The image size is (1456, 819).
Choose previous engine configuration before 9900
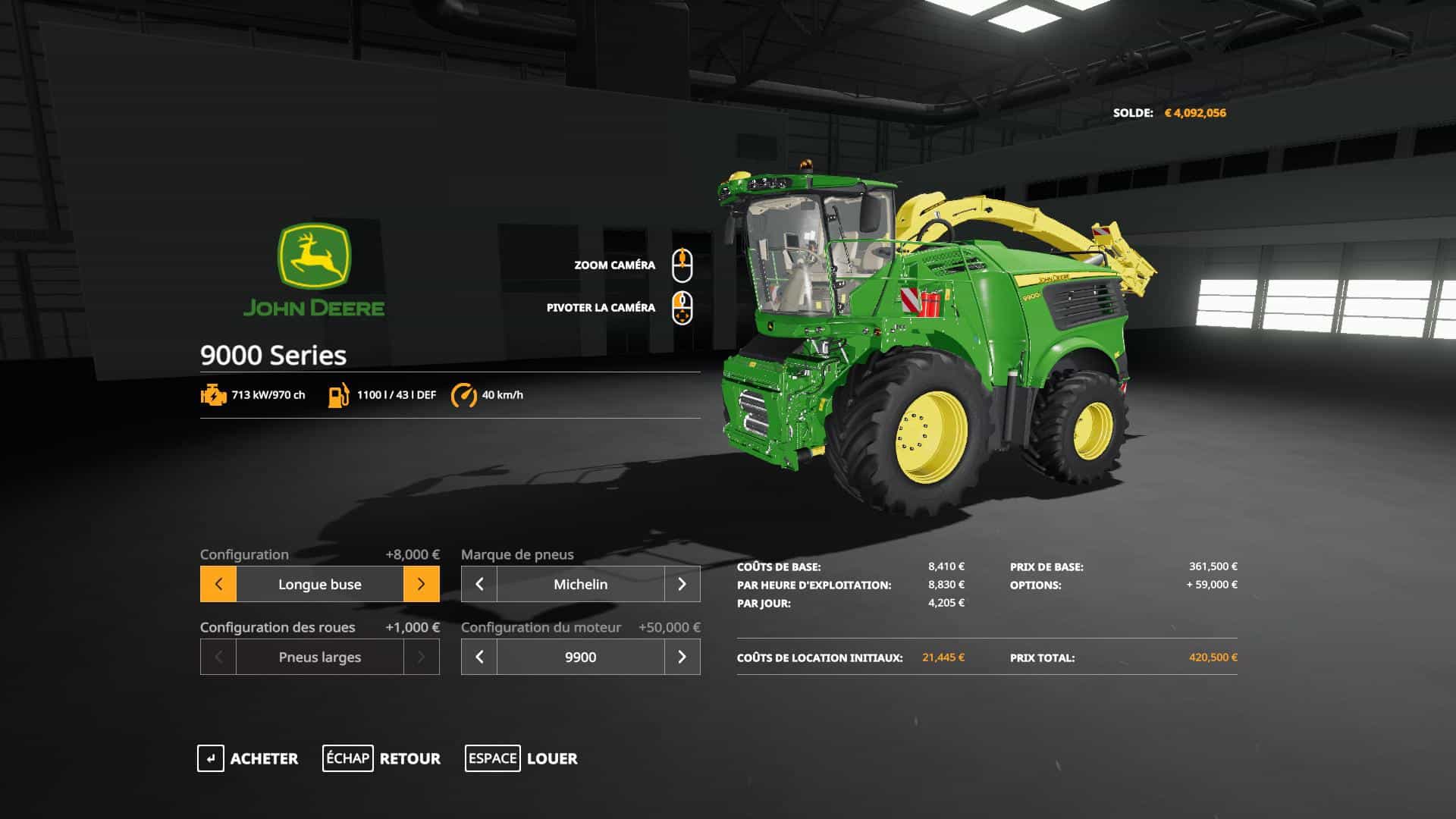pos(479,657)
